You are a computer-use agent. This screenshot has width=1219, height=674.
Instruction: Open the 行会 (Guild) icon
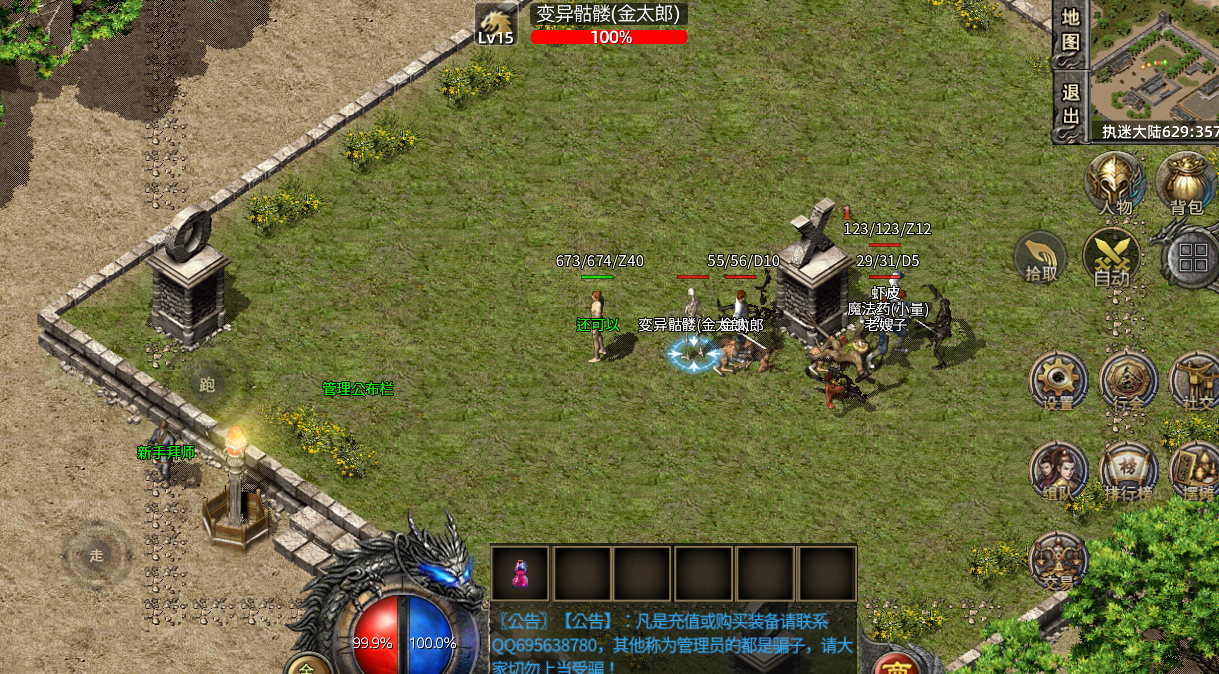pyautogui.click(x=1128, y=381)
